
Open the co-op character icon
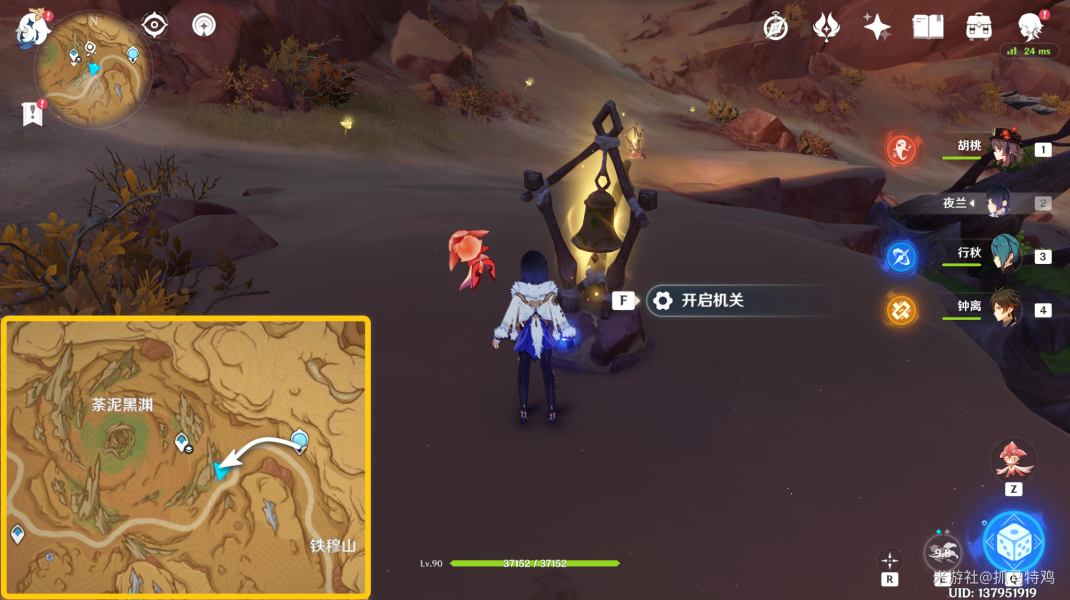[x=1030, y=26]
